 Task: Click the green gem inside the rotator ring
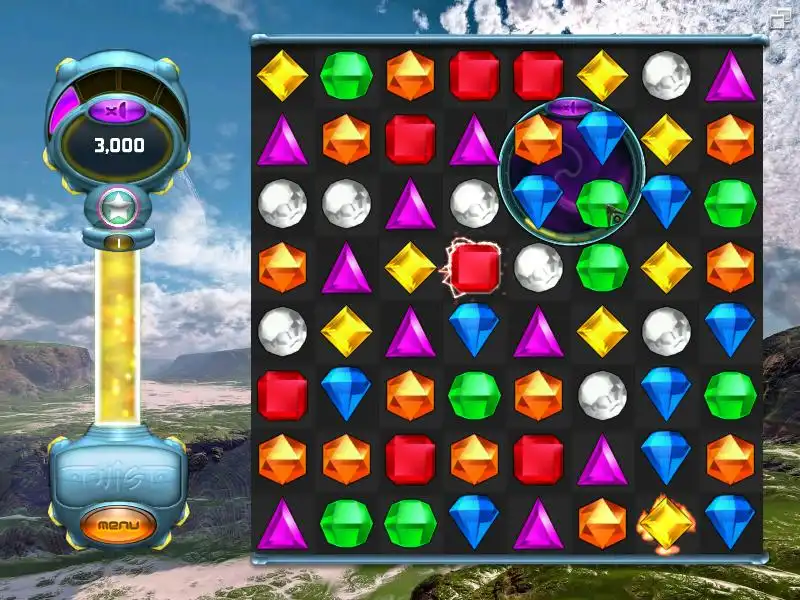click(x=601, y=202)
